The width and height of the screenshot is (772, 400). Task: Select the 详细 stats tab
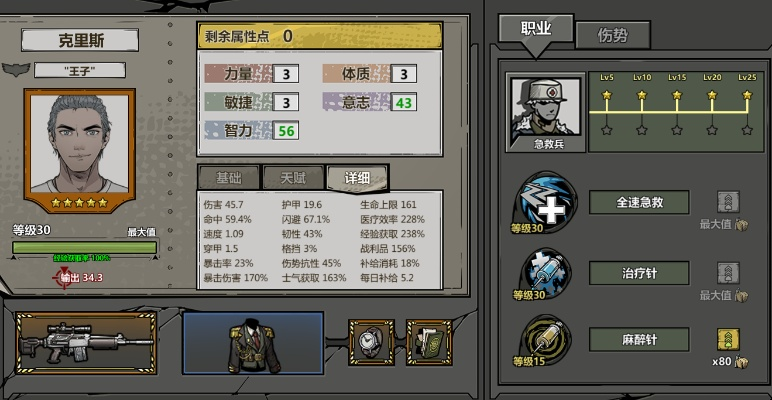[357, 178]
